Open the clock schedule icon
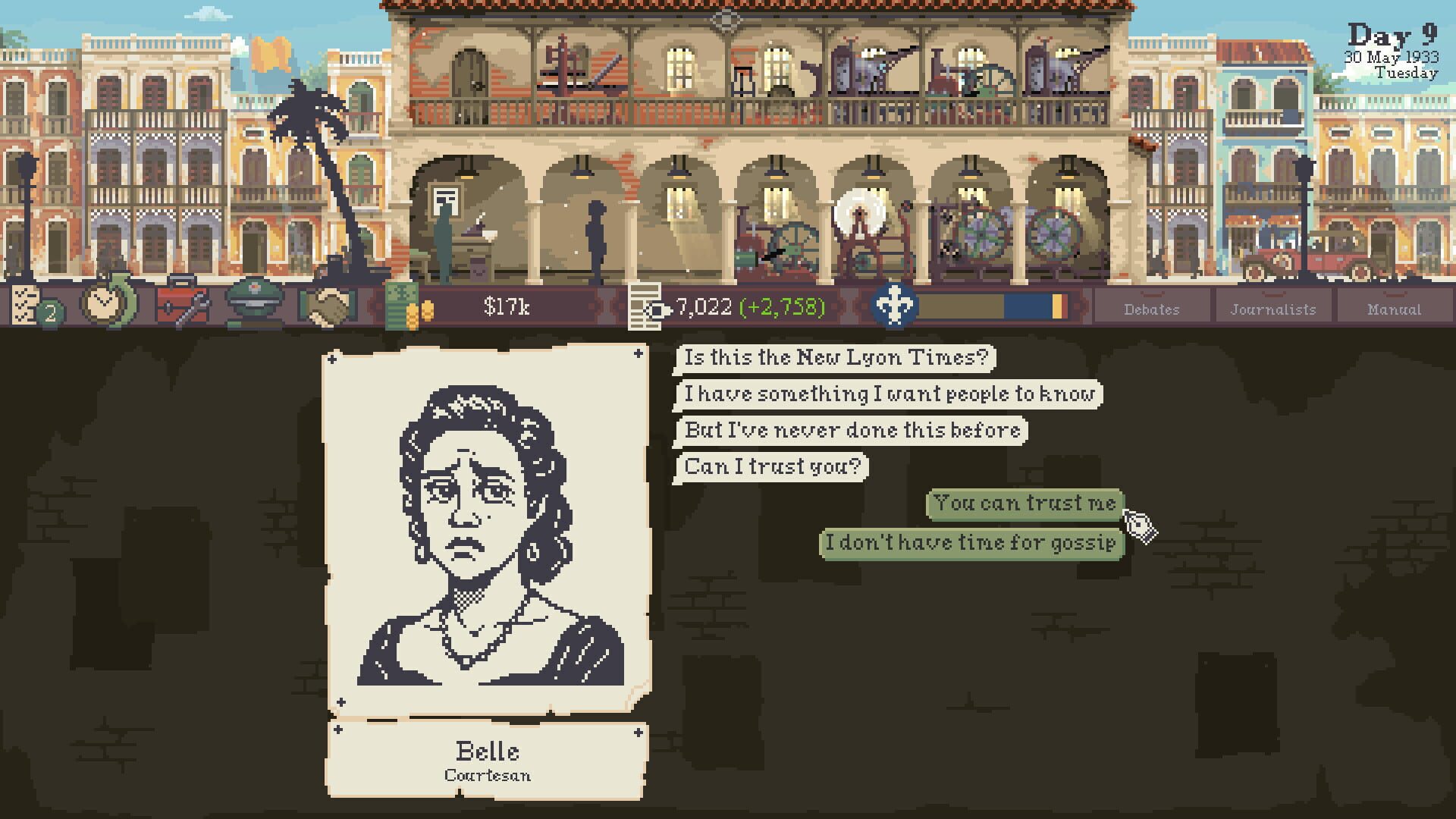This screenshot has width=1456, height=819. (106, 306)
